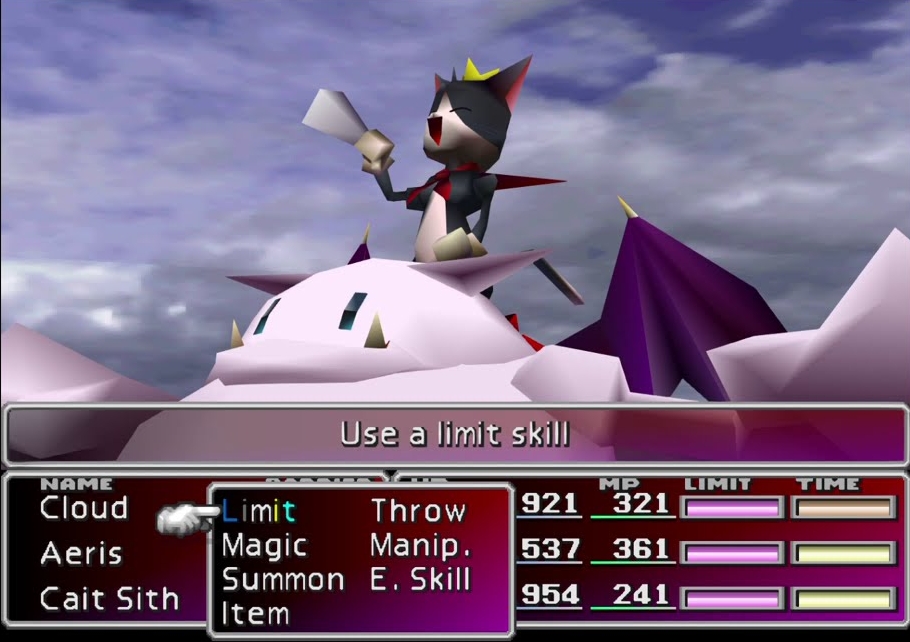Select the E. Skill command
The height and width of the screenshot is (642, 910).
pos(420,579)
